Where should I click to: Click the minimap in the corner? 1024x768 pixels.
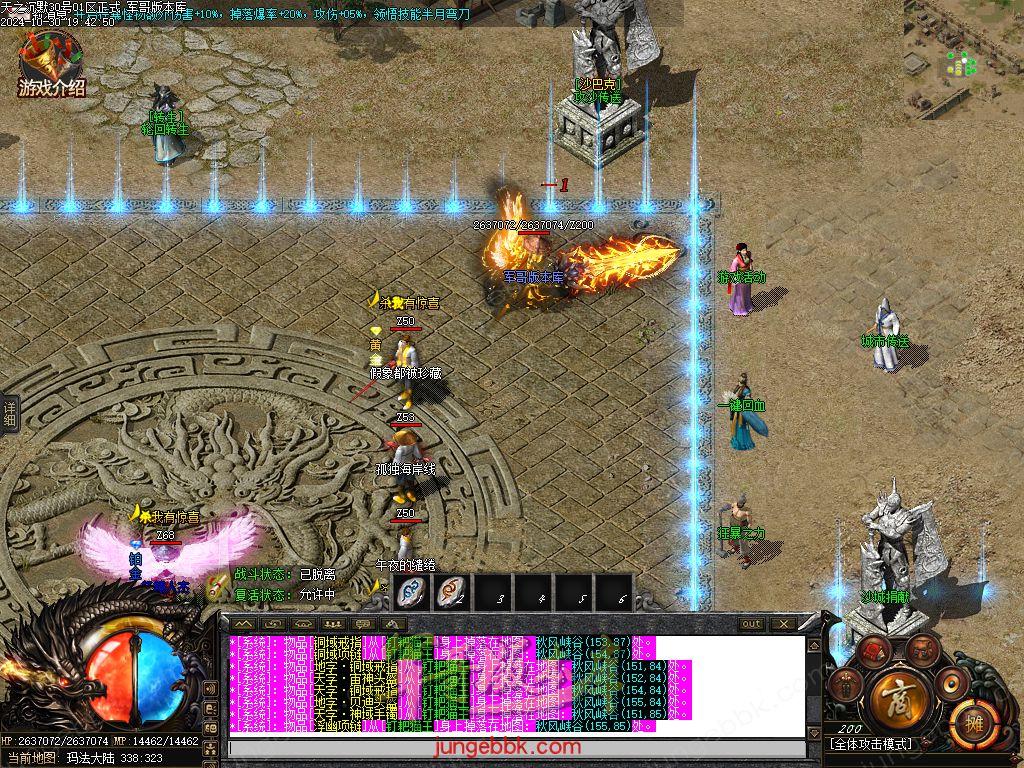(963, 60)
